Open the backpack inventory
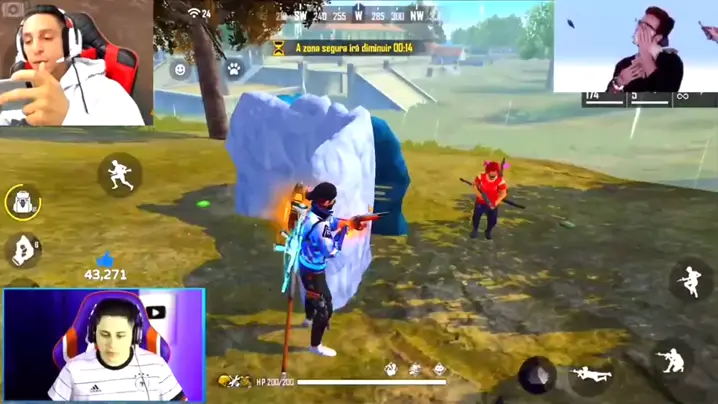Screen dimensions: 718x404 (x=22, y=202)
